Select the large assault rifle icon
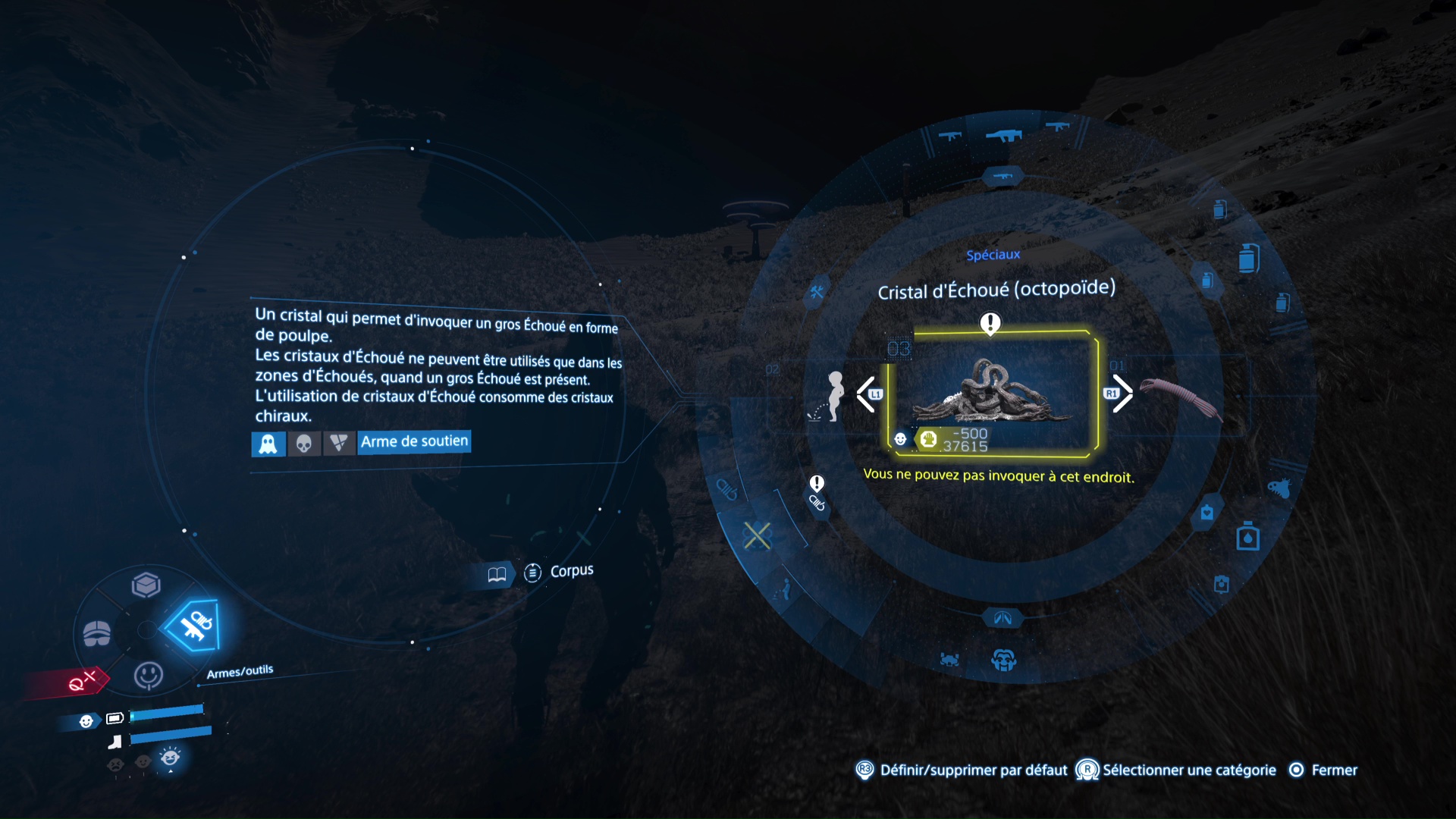1456x819 pixels. [1003, 135]
